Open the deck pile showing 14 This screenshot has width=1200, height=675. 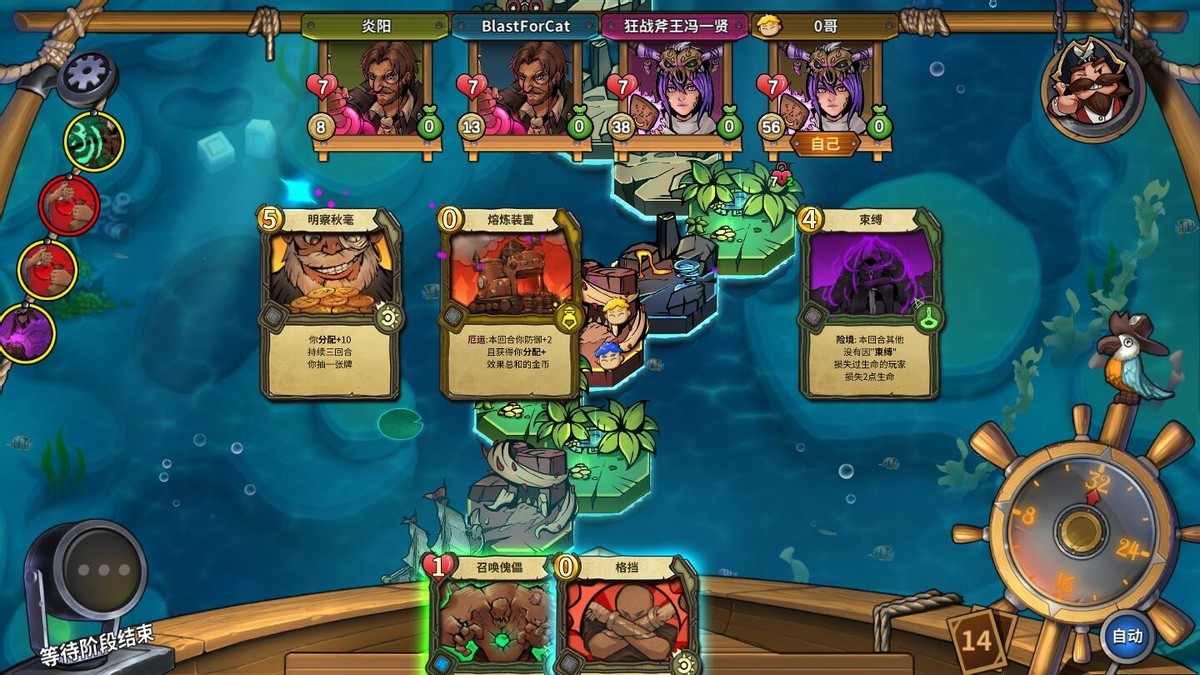pos(978,638)
